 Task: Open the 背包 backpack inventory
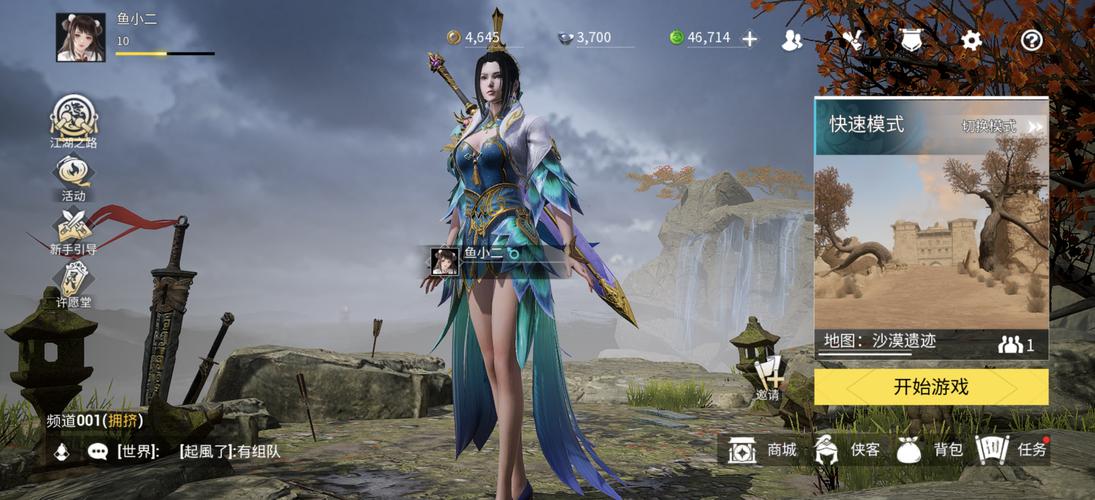click(x=929, y=450)
